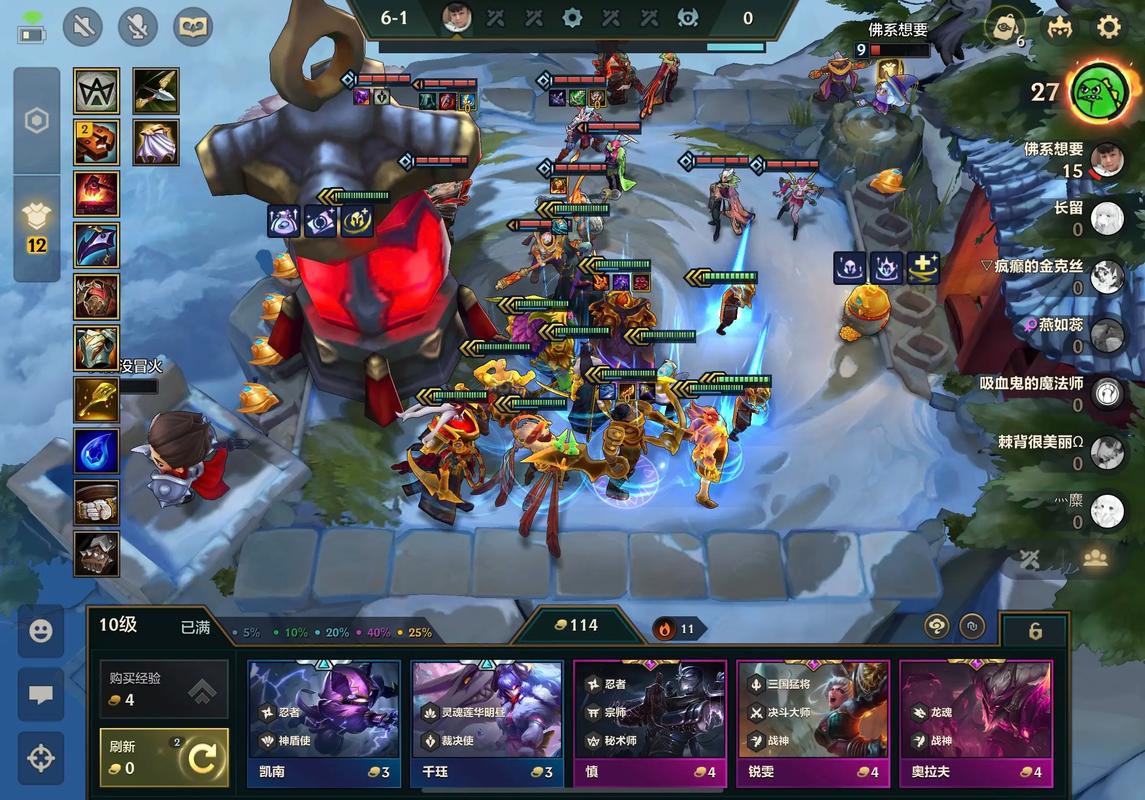The height and width of the screenshot is (800, 1145).
Task: Select player 吸血鬼的魔法师 in the list
Action: [1107, 393]
